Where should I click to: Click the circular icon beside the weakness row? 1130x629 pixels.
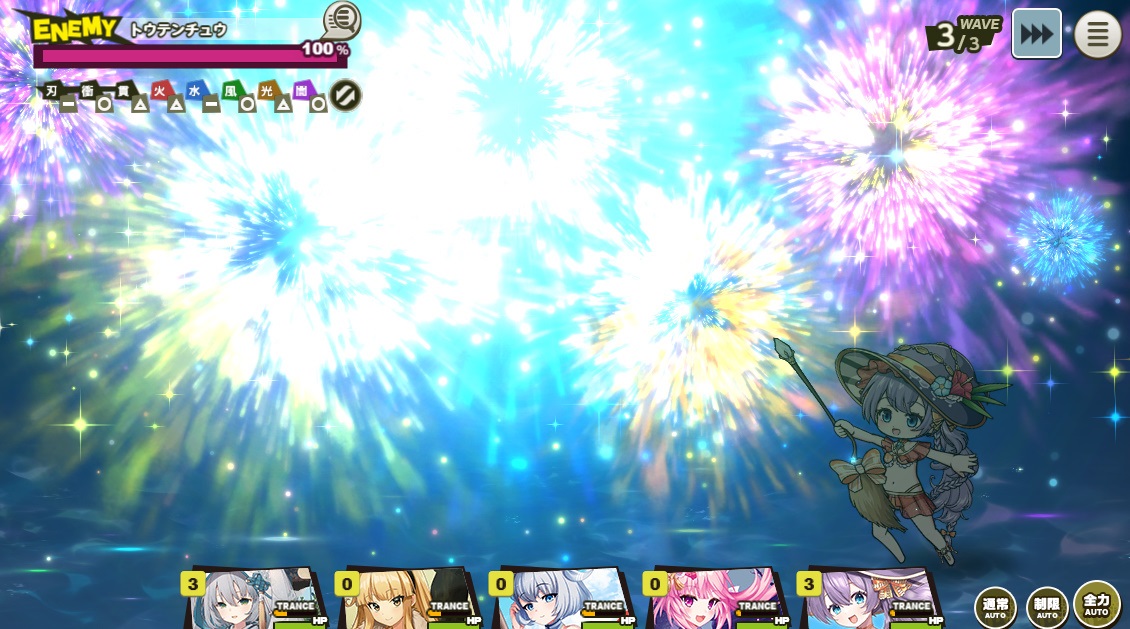345,96
